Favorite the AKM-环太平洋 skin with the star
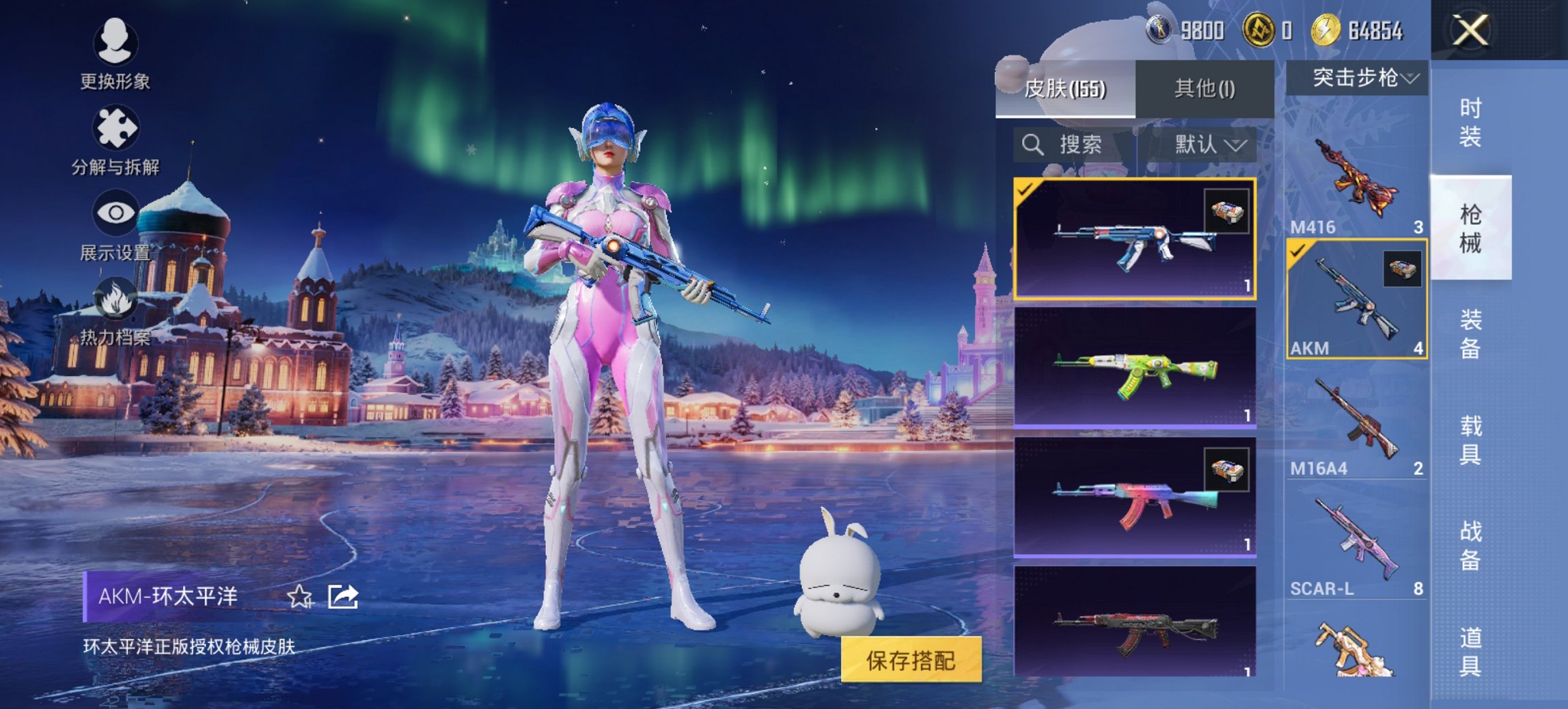The width and height of the screenshot is (1568, 709). (299, 597)
